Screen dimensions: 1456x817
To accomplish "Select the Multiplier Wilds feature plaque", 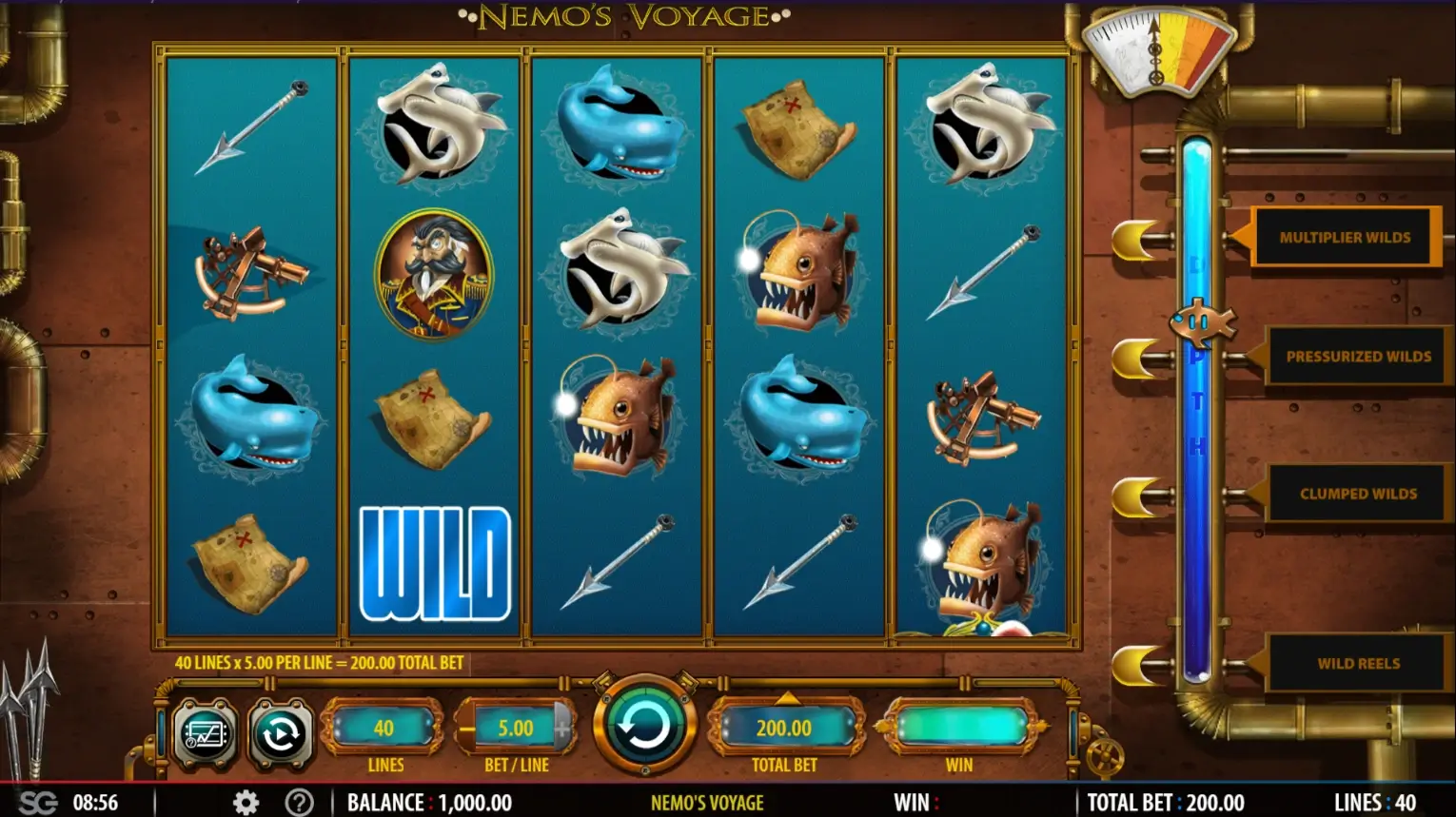I will point(1344,237).
